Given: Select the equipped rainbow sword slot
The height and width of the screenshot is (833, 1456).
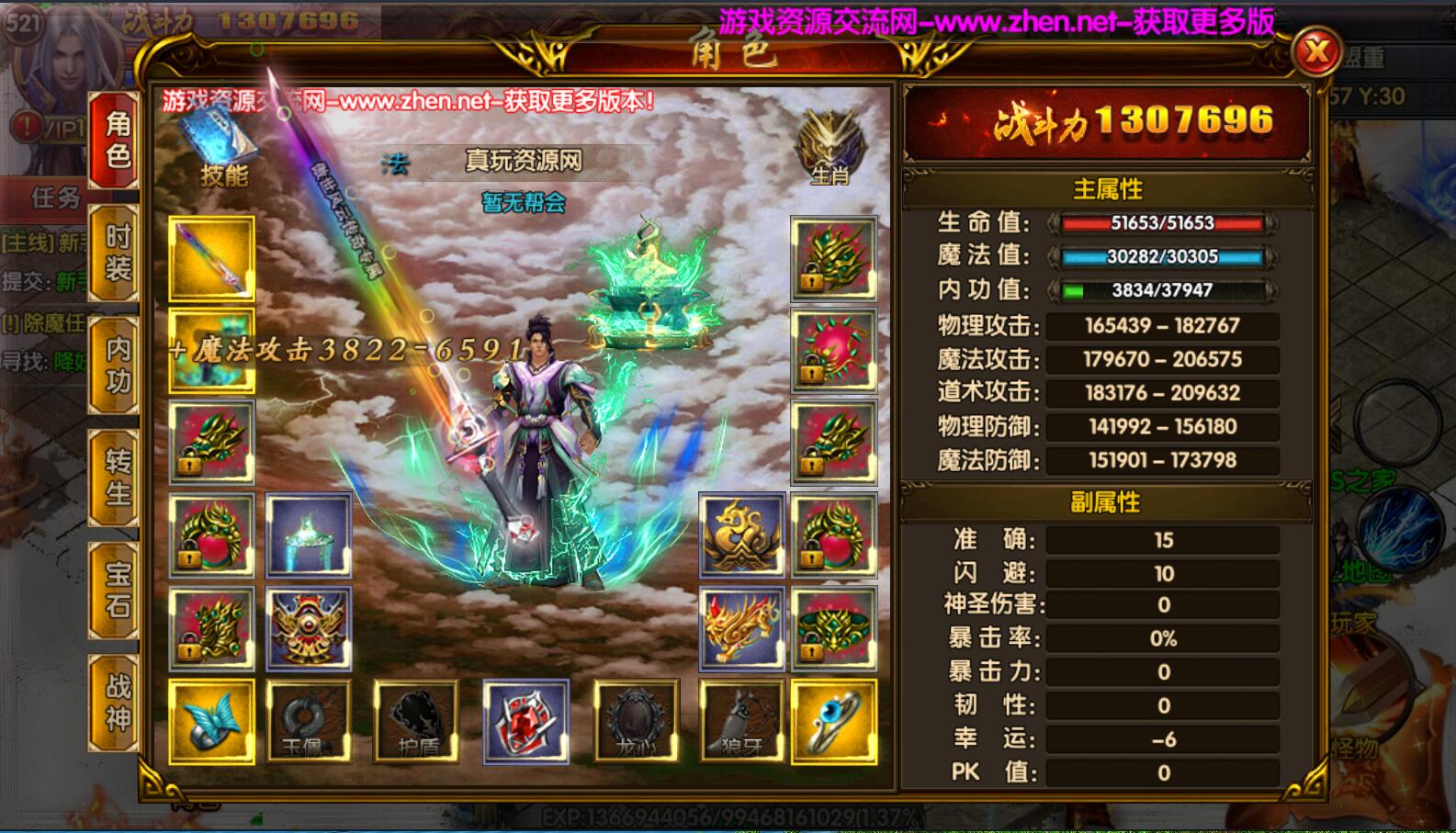Looking at the screenshot, I should point(211,260).
